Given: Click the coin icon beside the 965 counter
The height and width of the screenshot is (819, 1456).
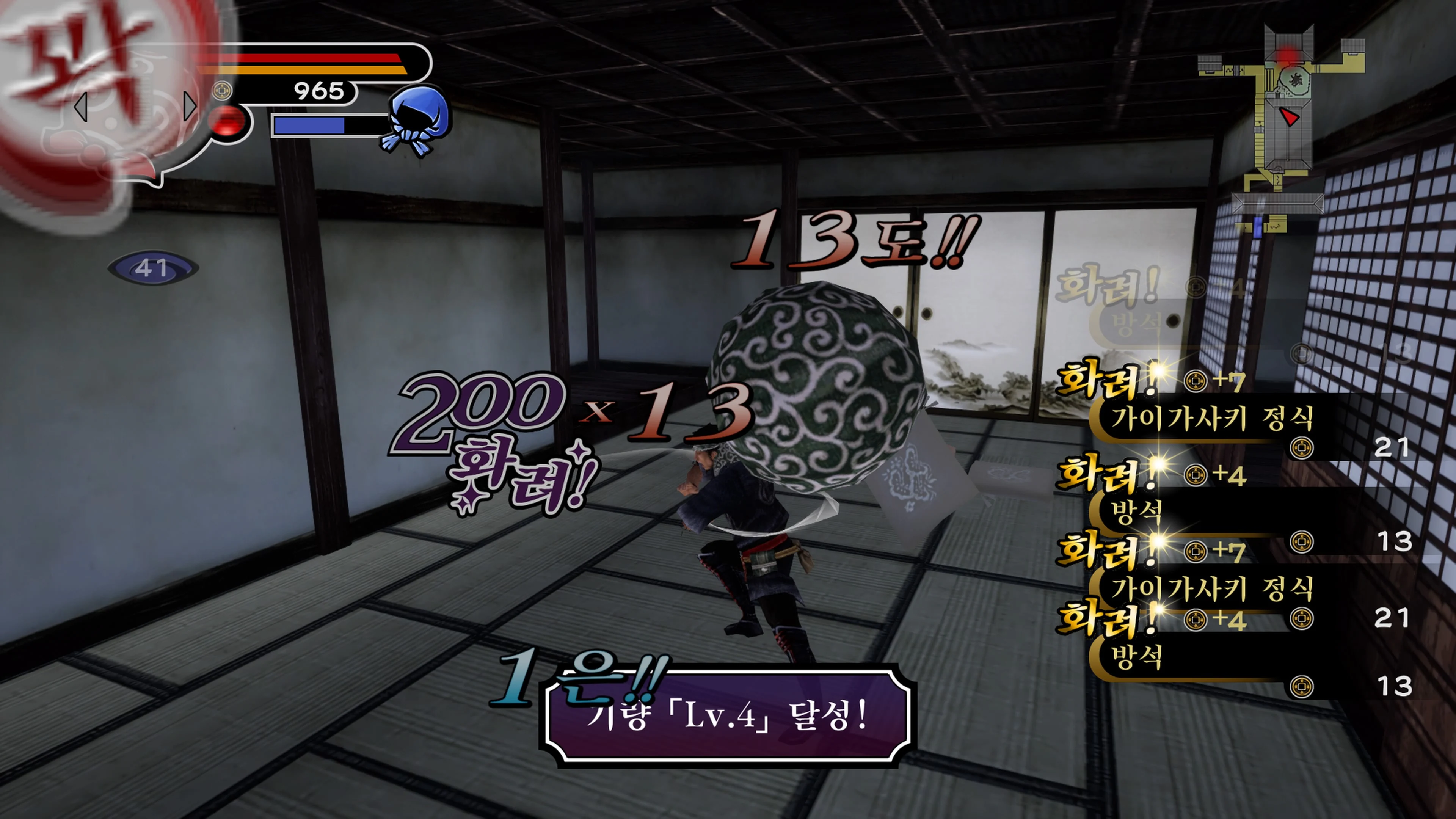Looking at the screenshot, I should coord(223,91).
